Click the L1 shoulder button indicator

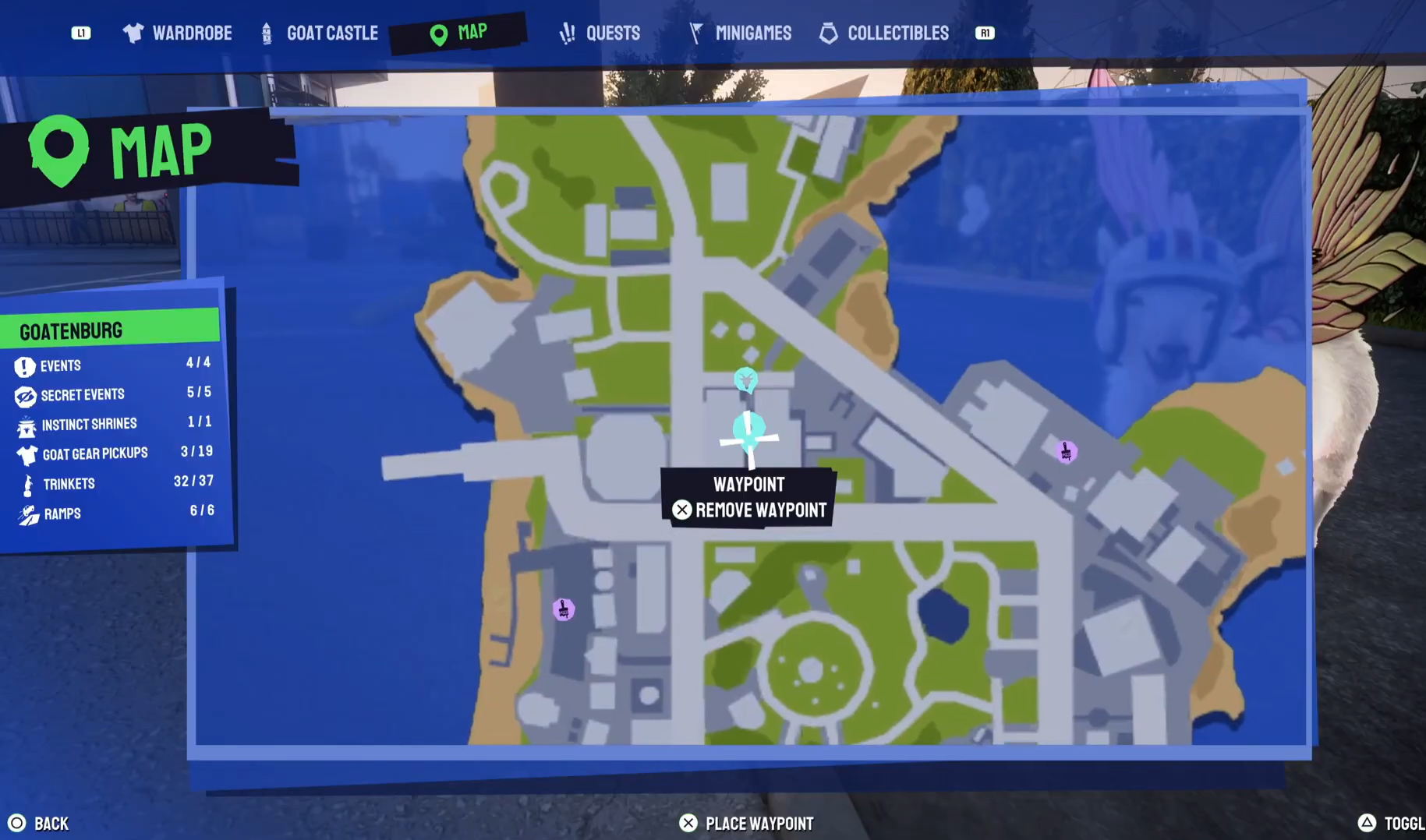81,33
